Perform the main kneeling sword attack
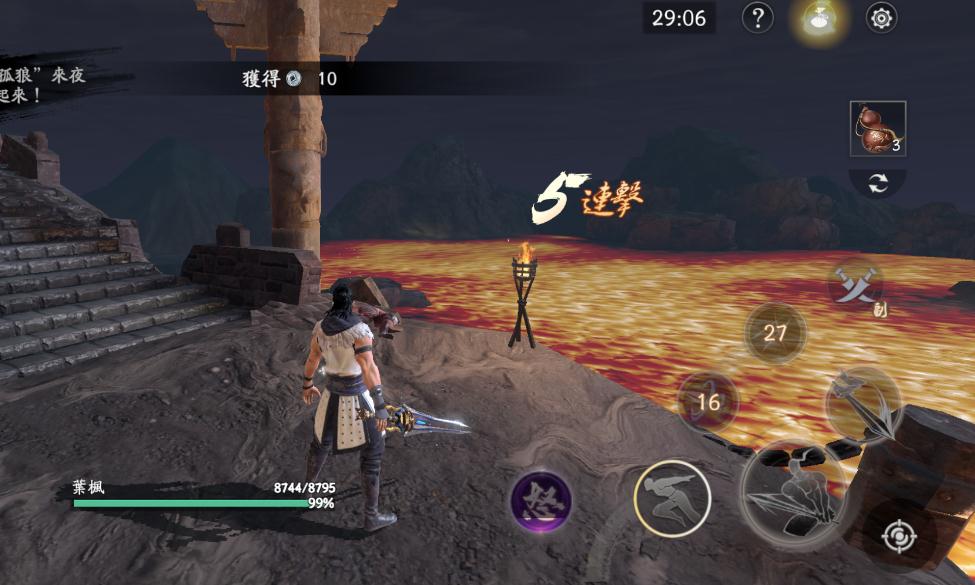Viewport: 975px width, 585px height. [796, 497]
